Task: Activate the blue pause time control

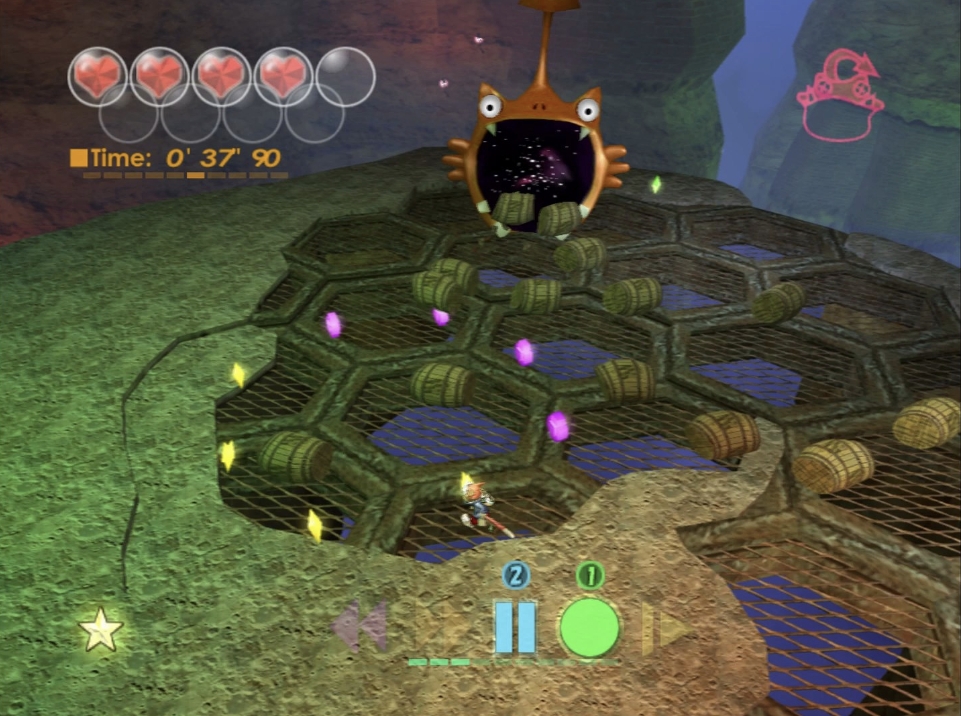Action: click(515, 627)
